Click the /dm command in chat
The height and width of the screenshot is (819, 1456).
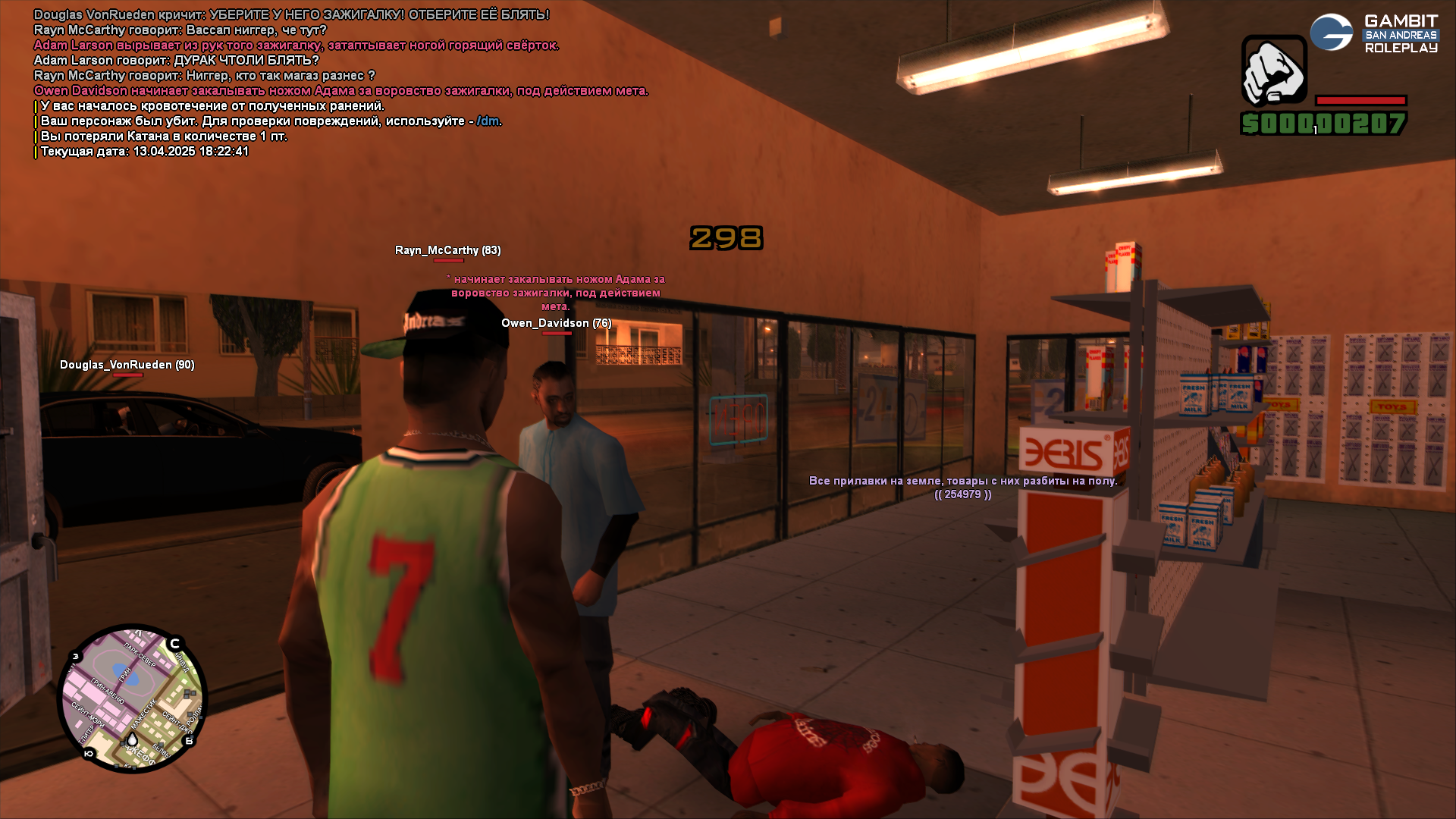point(488,121)
